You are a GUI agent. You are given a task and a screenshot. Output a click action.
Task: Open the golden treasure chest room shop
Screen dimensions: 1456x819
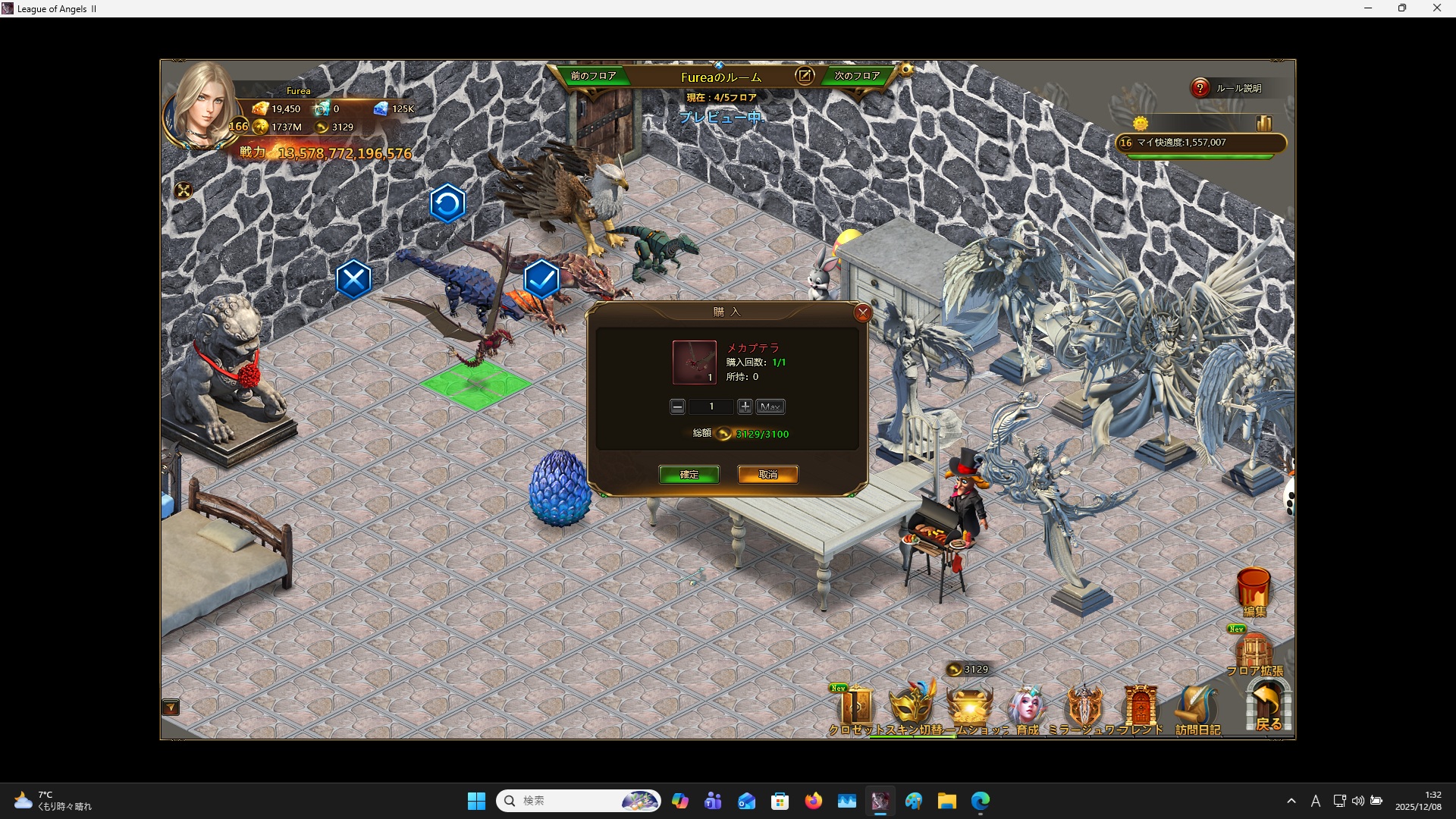pyautogui.click(x=970, y=707)
